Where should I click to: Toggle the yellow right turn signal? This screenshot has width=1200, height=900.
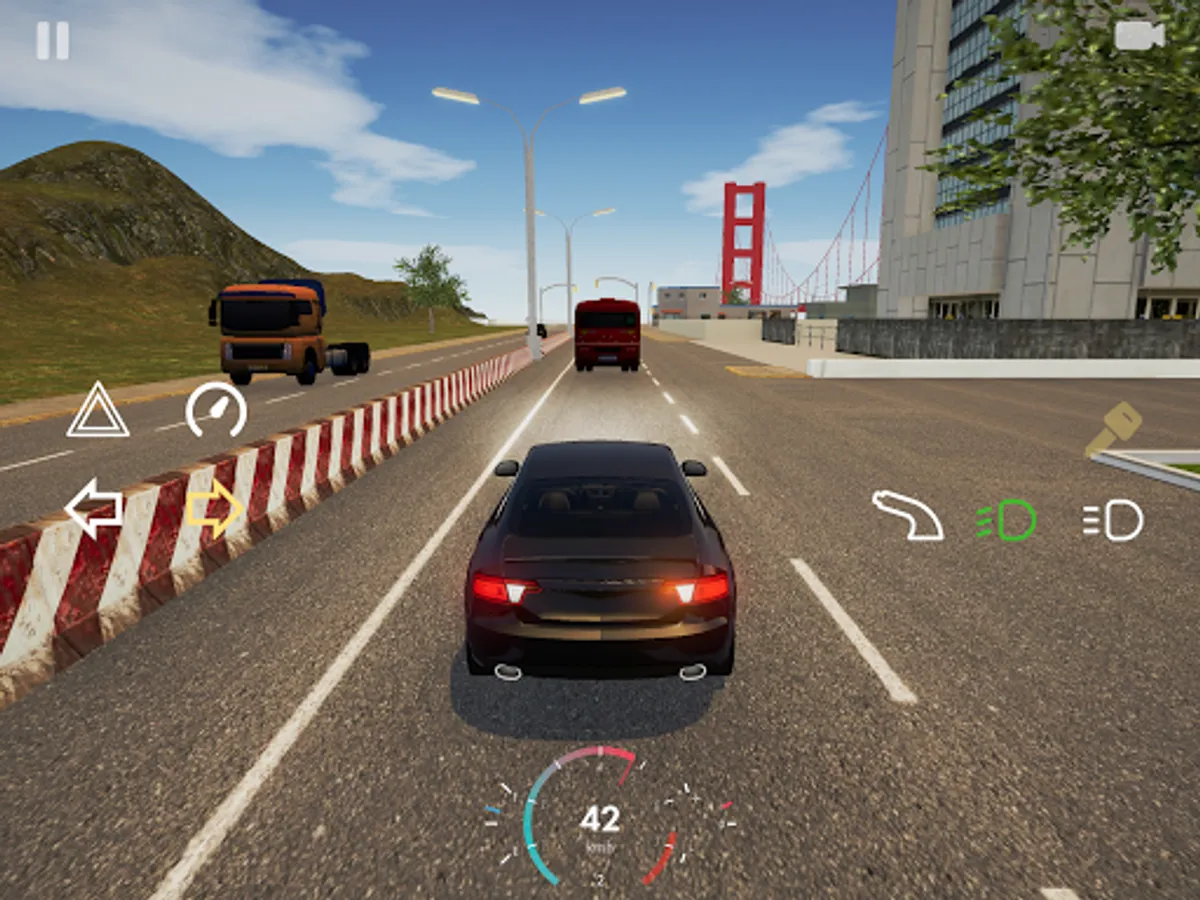[214, 508]
